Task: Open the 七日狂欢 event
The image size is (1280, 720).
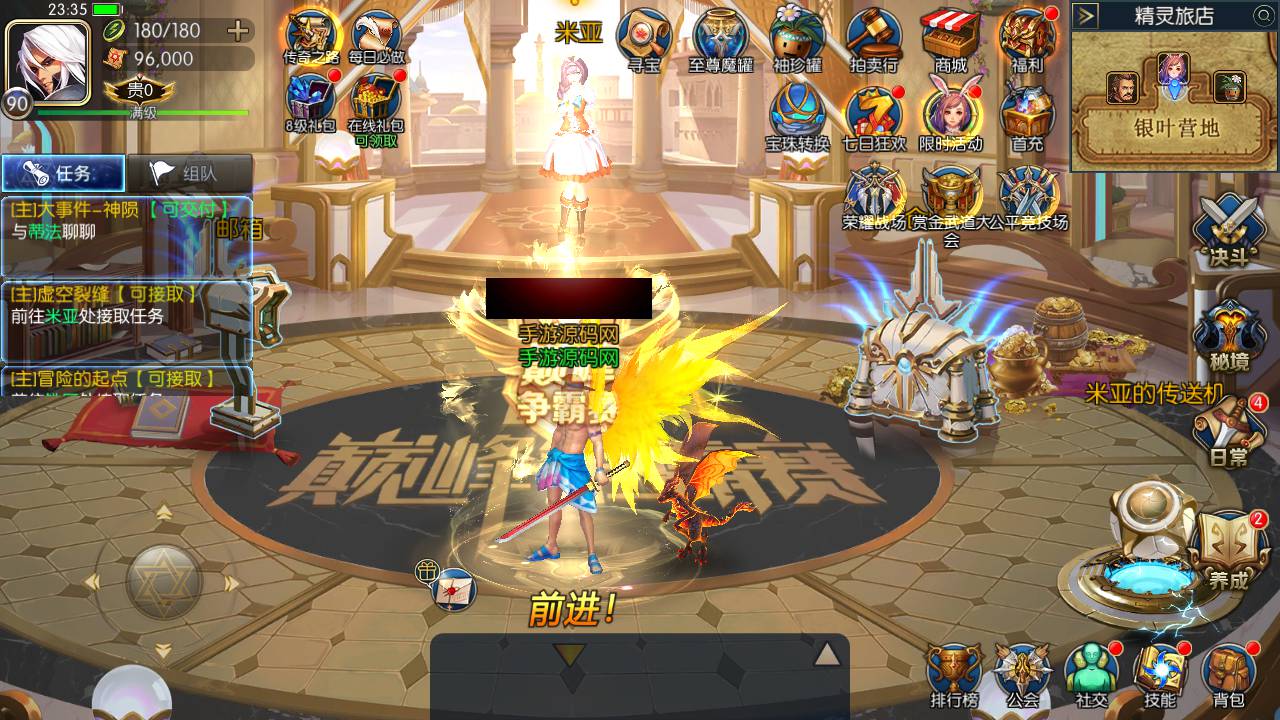Action: click(874, 115)
